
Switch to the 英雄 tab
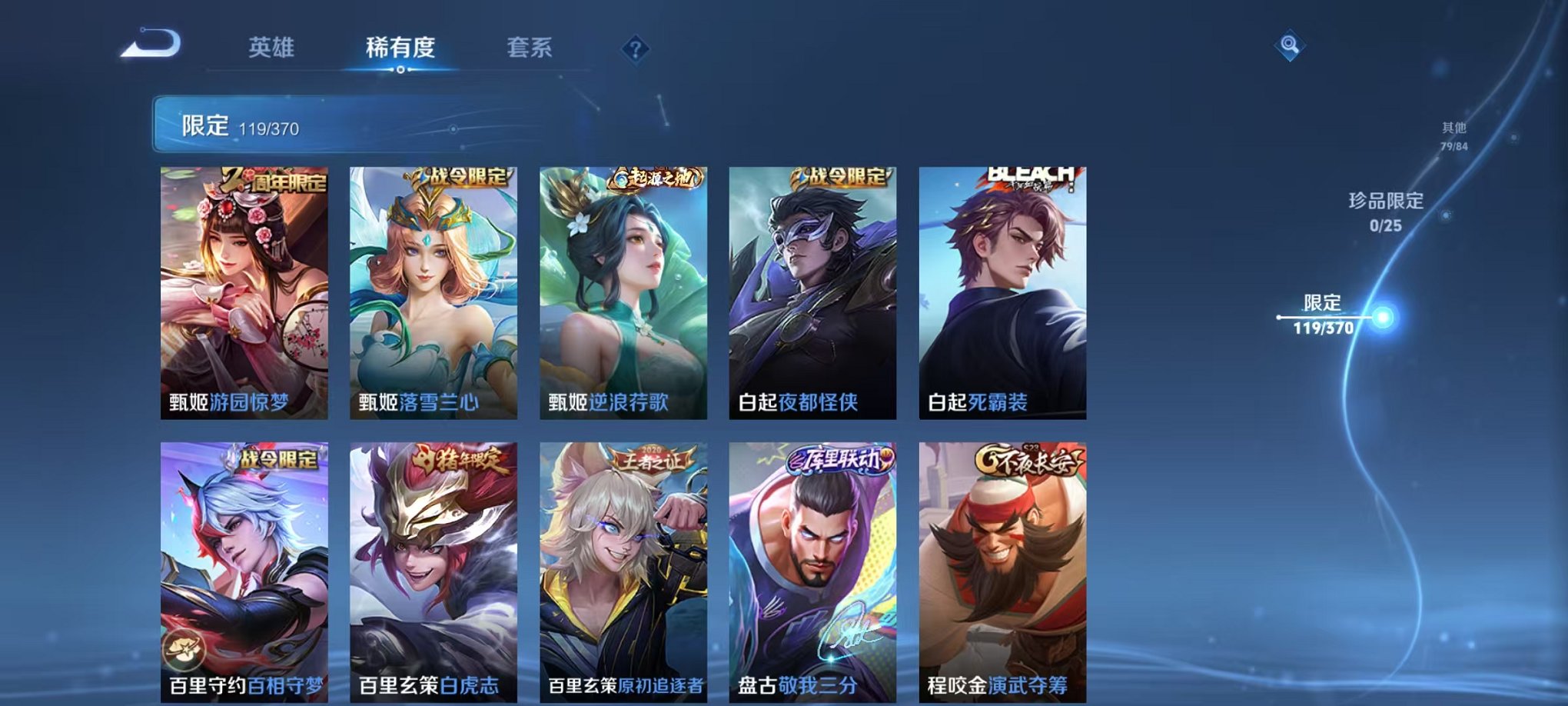click(x=273, y=46)
